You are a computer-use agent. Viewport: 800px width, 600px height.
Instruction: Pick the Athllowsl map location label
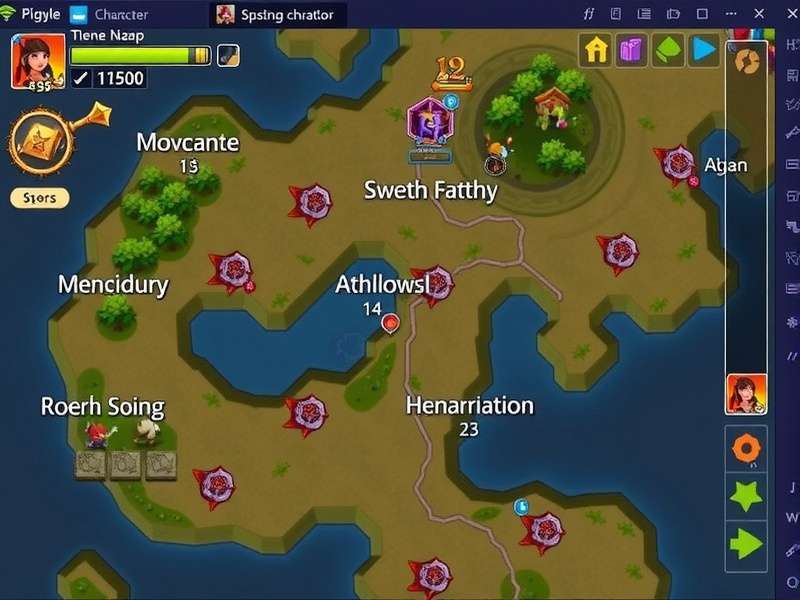coord(382,285)
